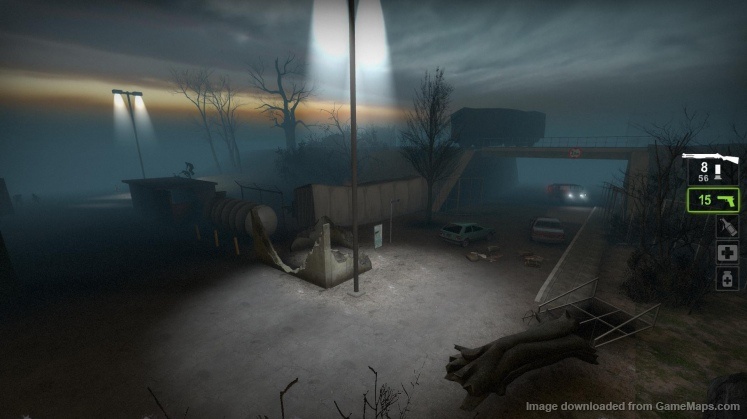The image size is (747, 419).
Task: Select the shotgun primary weapon slot
Action: [x=711, y=166]
